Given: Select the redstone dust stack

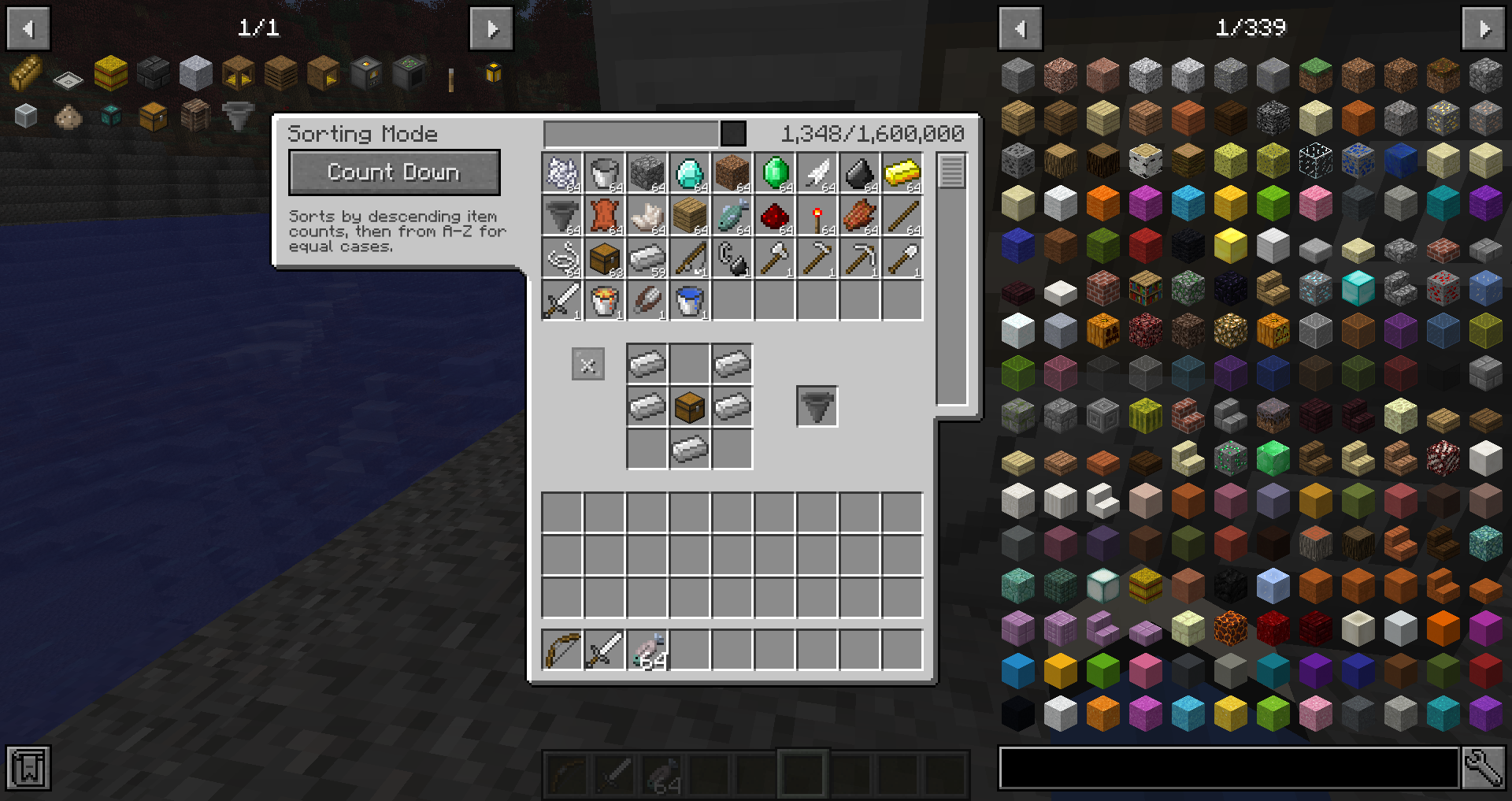Looking at the screenshot, I should click(x=775, y=214).
